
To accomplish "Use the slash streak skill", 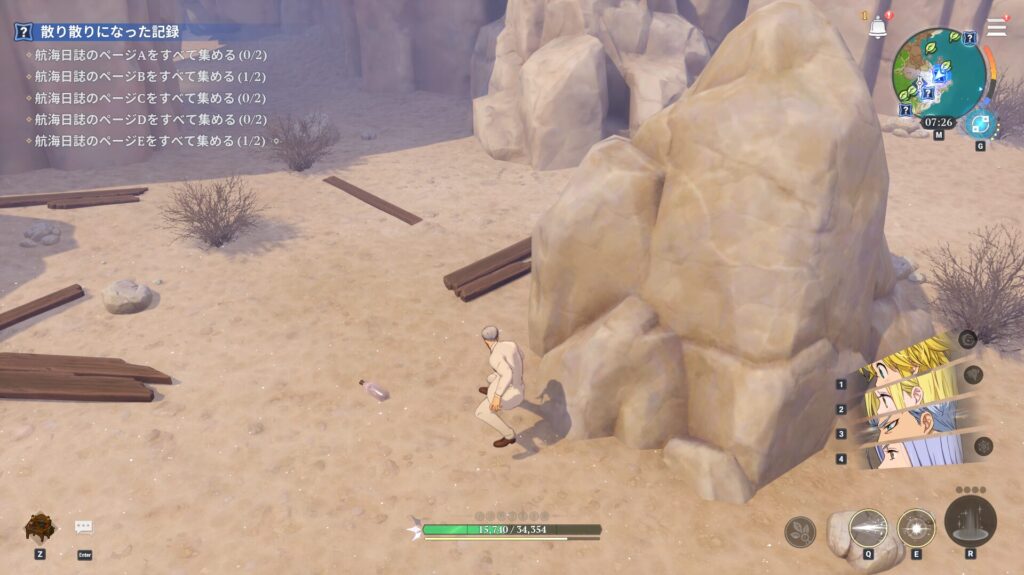I will point(868,528).
